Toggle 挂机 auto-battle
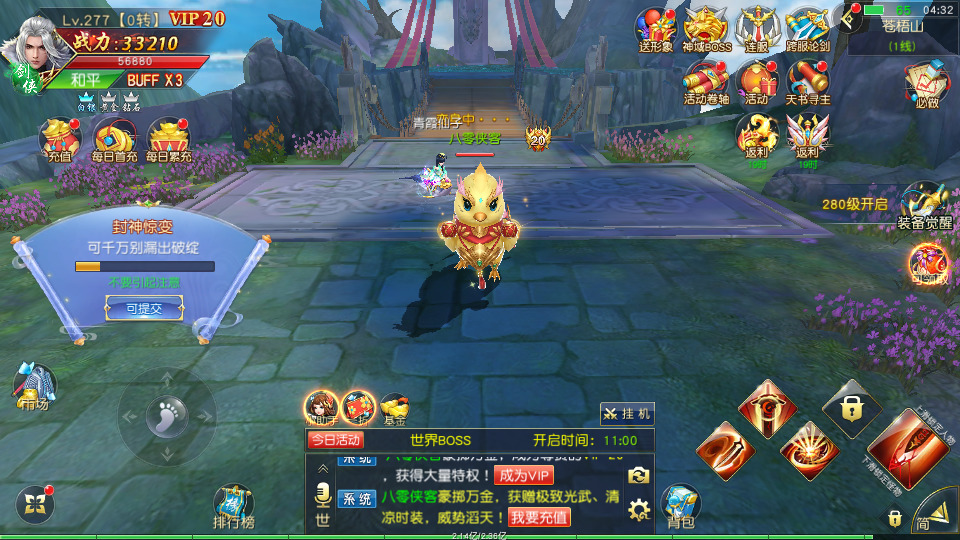The image size is (960, 540). pos(627,413)
